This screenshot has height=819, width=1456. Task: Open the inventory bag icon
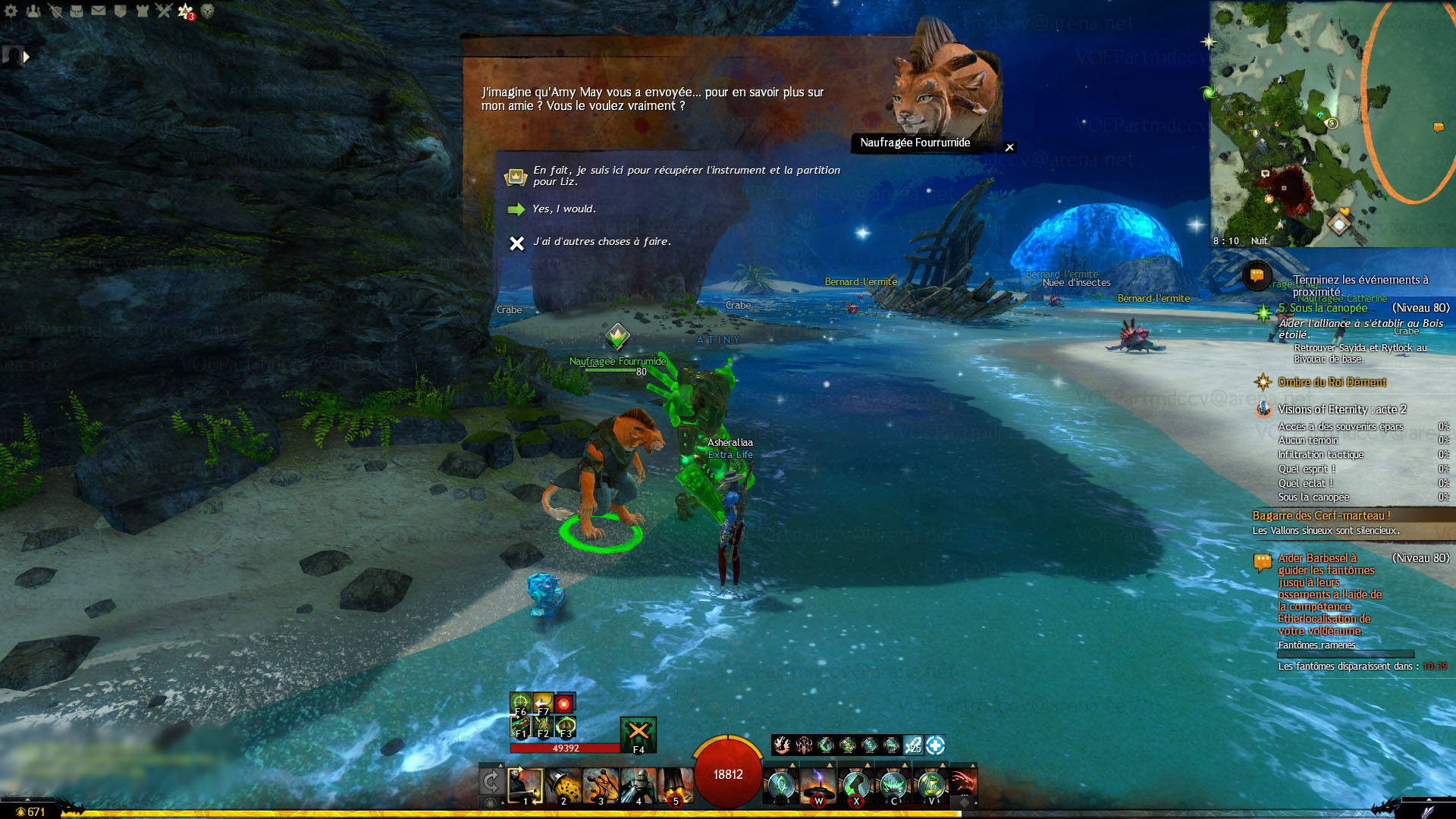click(x=77, y=11)
